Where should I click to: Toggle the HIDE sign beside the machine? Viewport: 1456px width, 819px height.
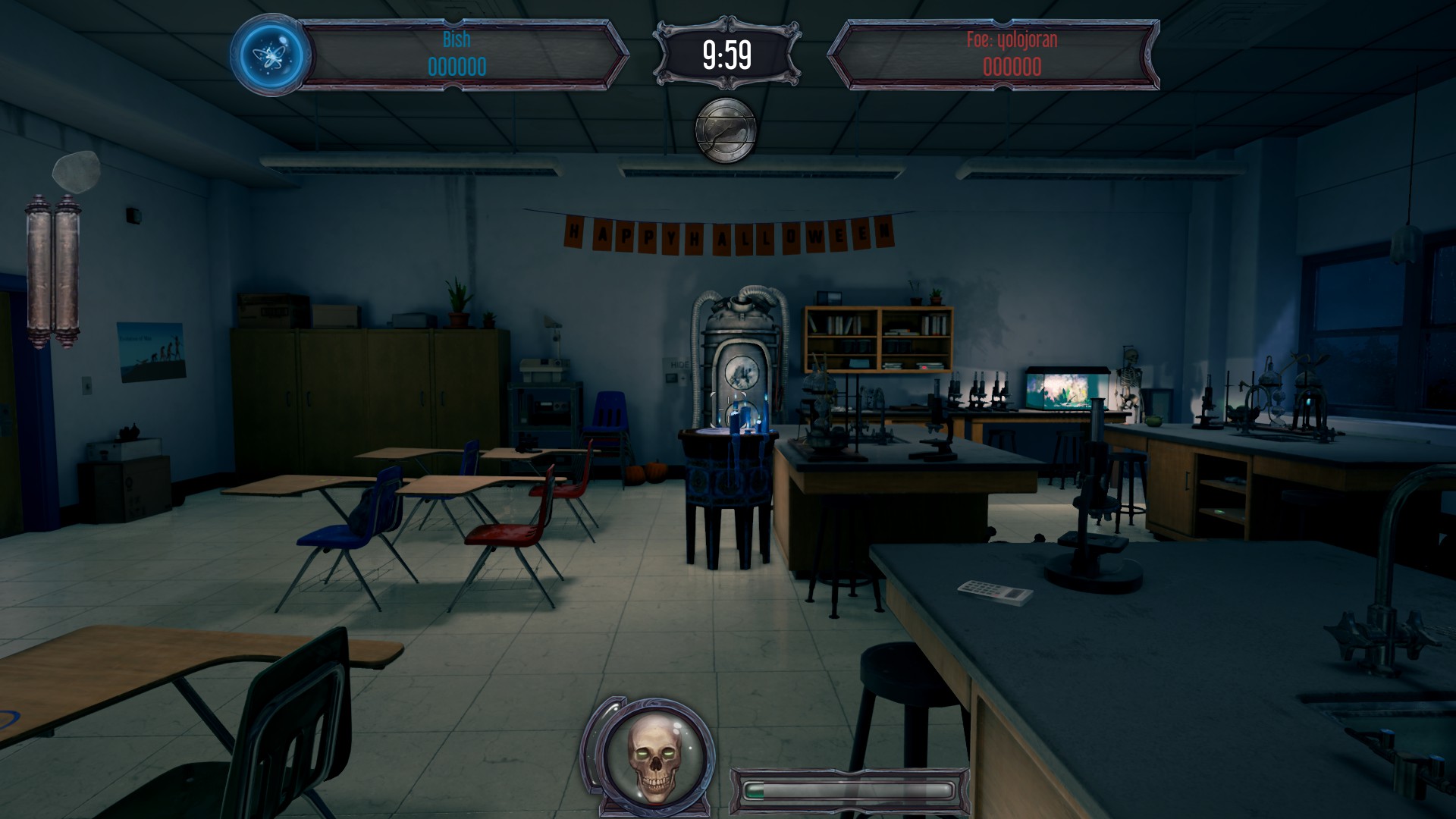coord(681,364)
